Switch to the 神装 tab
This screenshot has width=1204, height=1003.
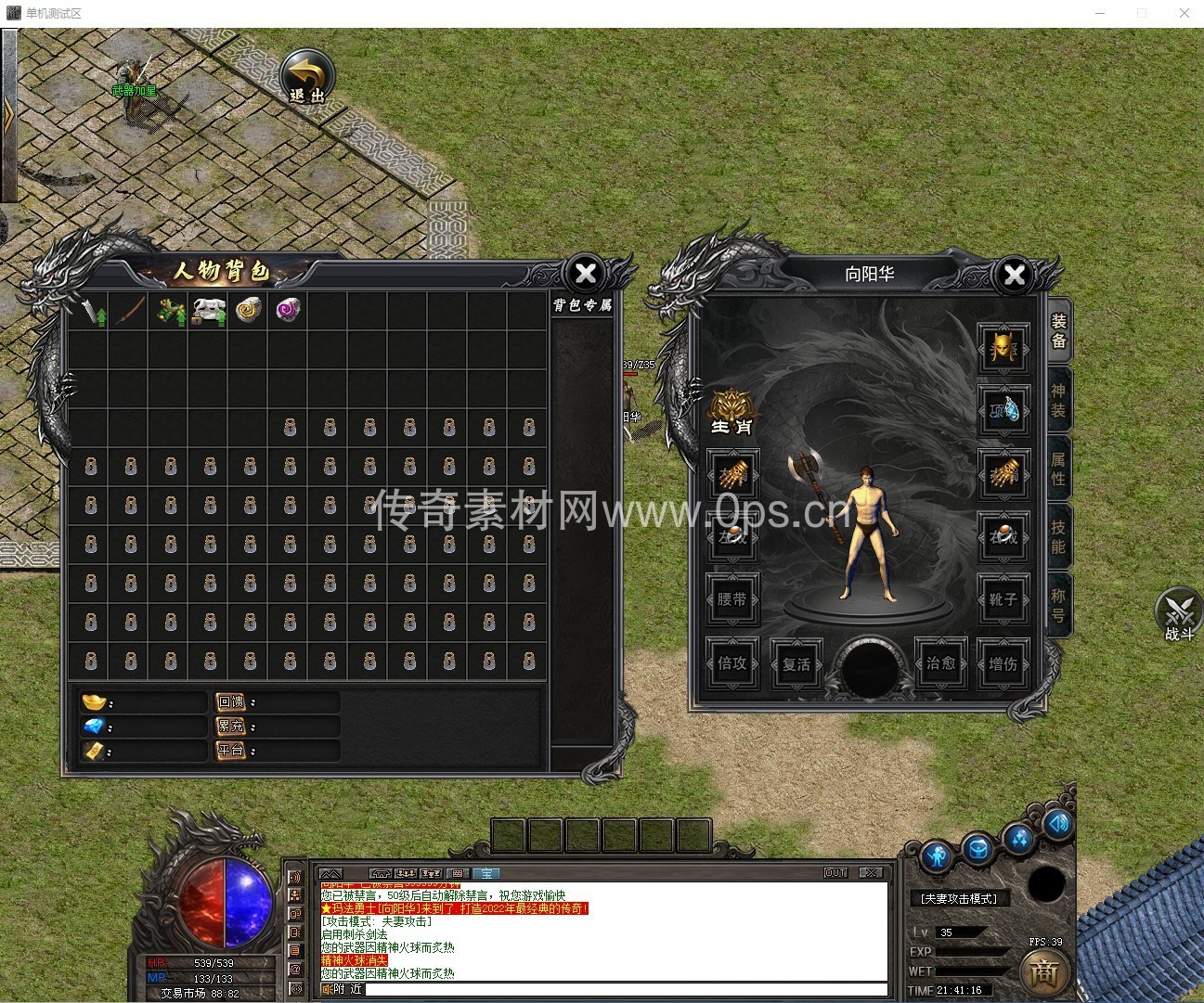tap(1057, 401)
